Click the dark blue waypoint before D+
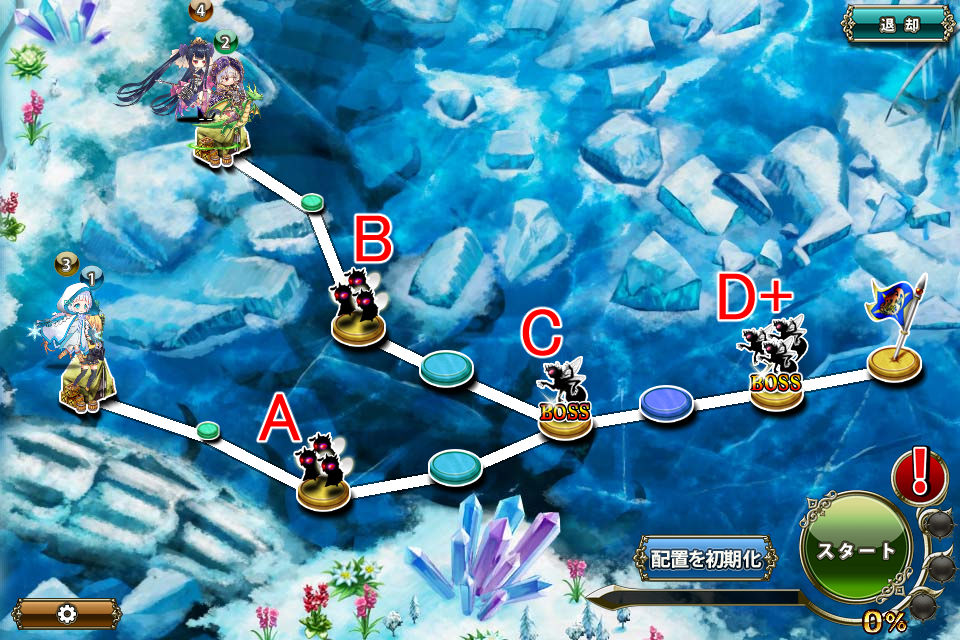This screenshot has width=960, height=640. point(667,404)
